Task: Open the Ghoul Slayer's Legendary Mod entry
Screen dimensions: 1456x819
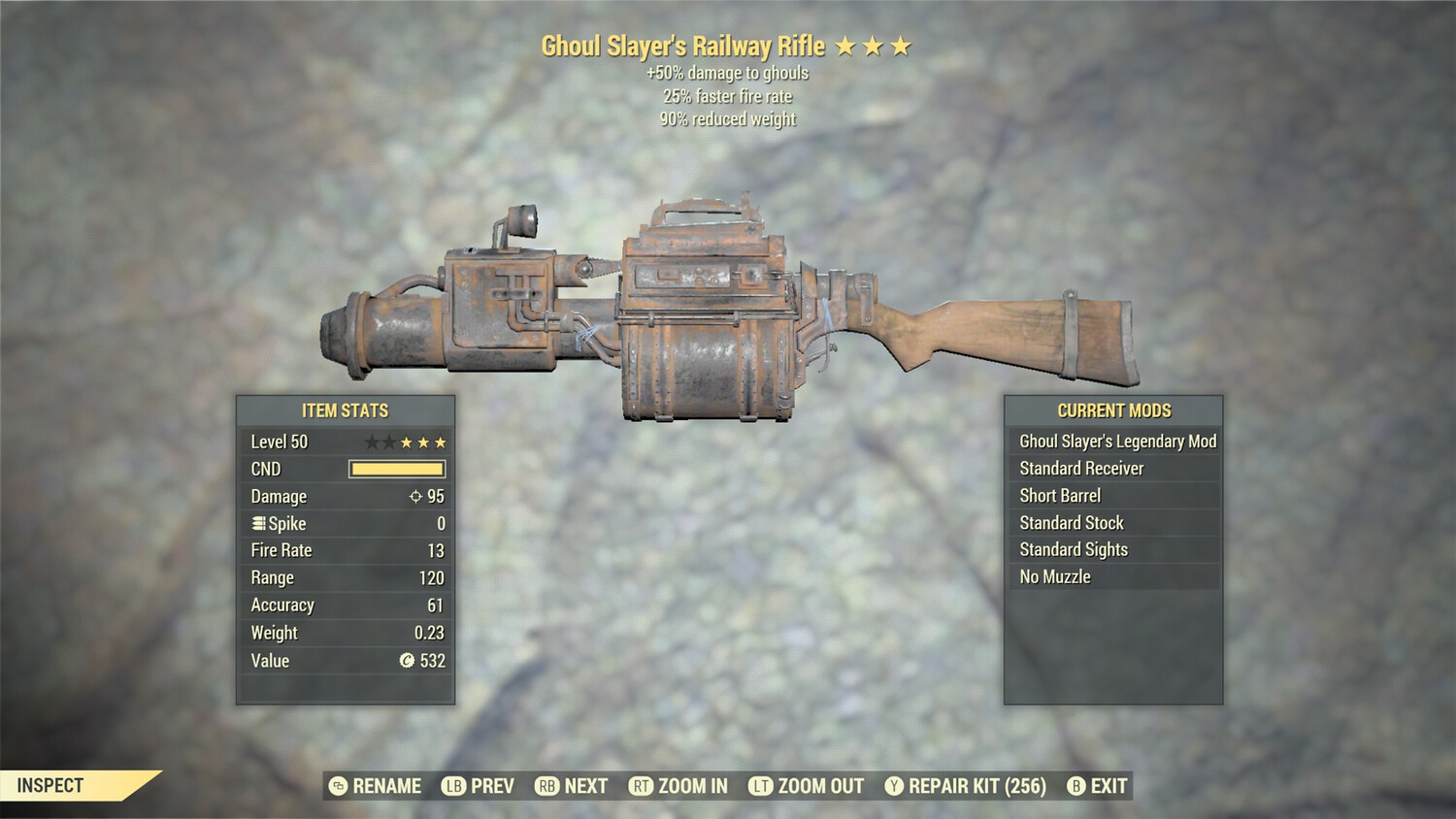Action: [x=1116, y=441]
